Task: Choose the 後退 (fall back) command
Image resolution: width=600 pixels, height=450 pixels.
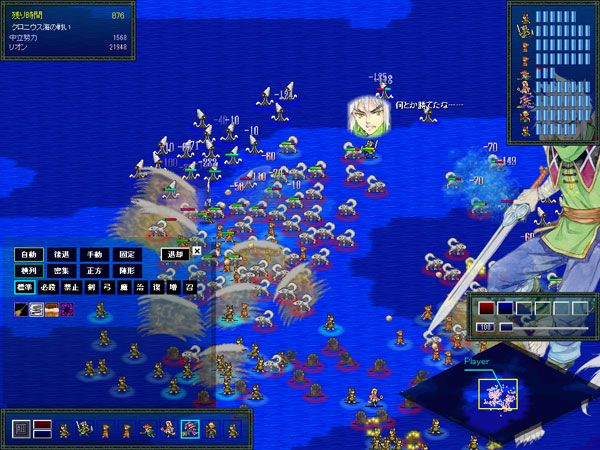Action: point(61,254)
